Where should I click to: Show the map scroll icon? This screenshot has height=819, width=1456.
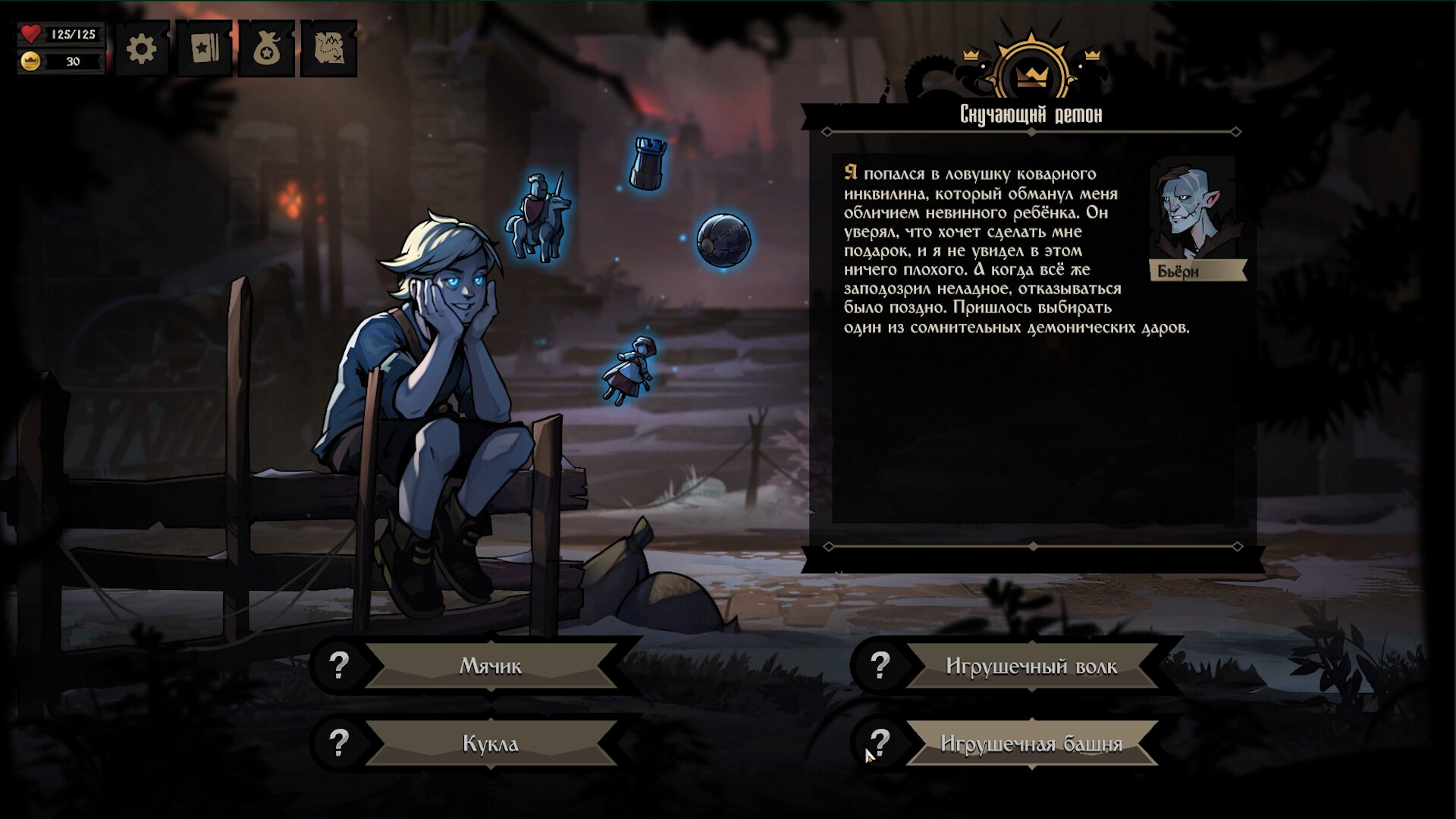point(329,49)
